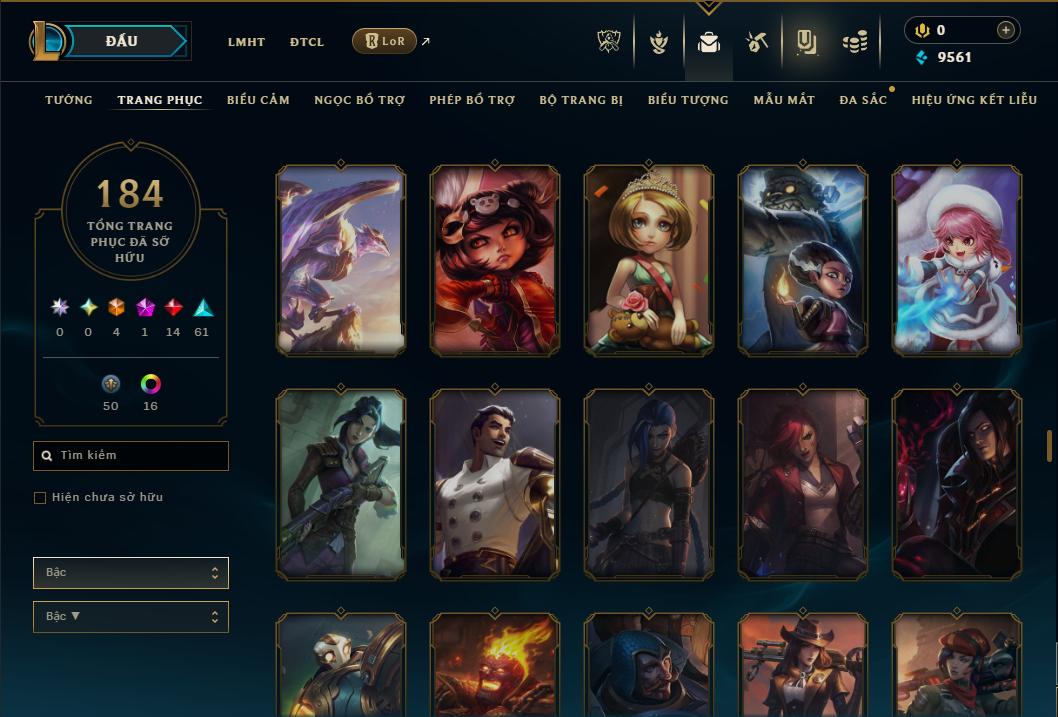Image resolution: width=1058 pixels, height=717 pixels.
Task: Select the PHÉP BỔ TRỢ tab
Action: [472, 100]
